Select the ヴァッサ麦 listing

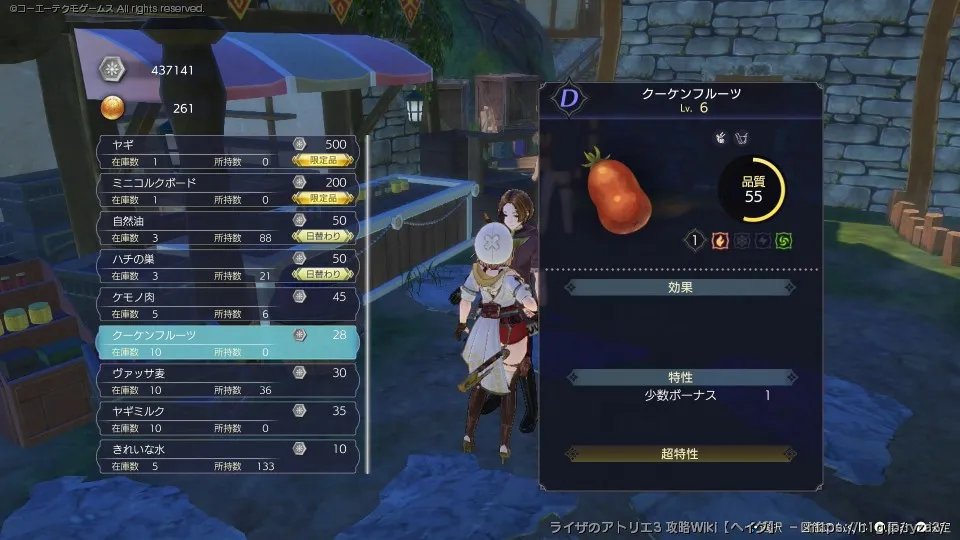pyautogui.click(x=227, y=380)
